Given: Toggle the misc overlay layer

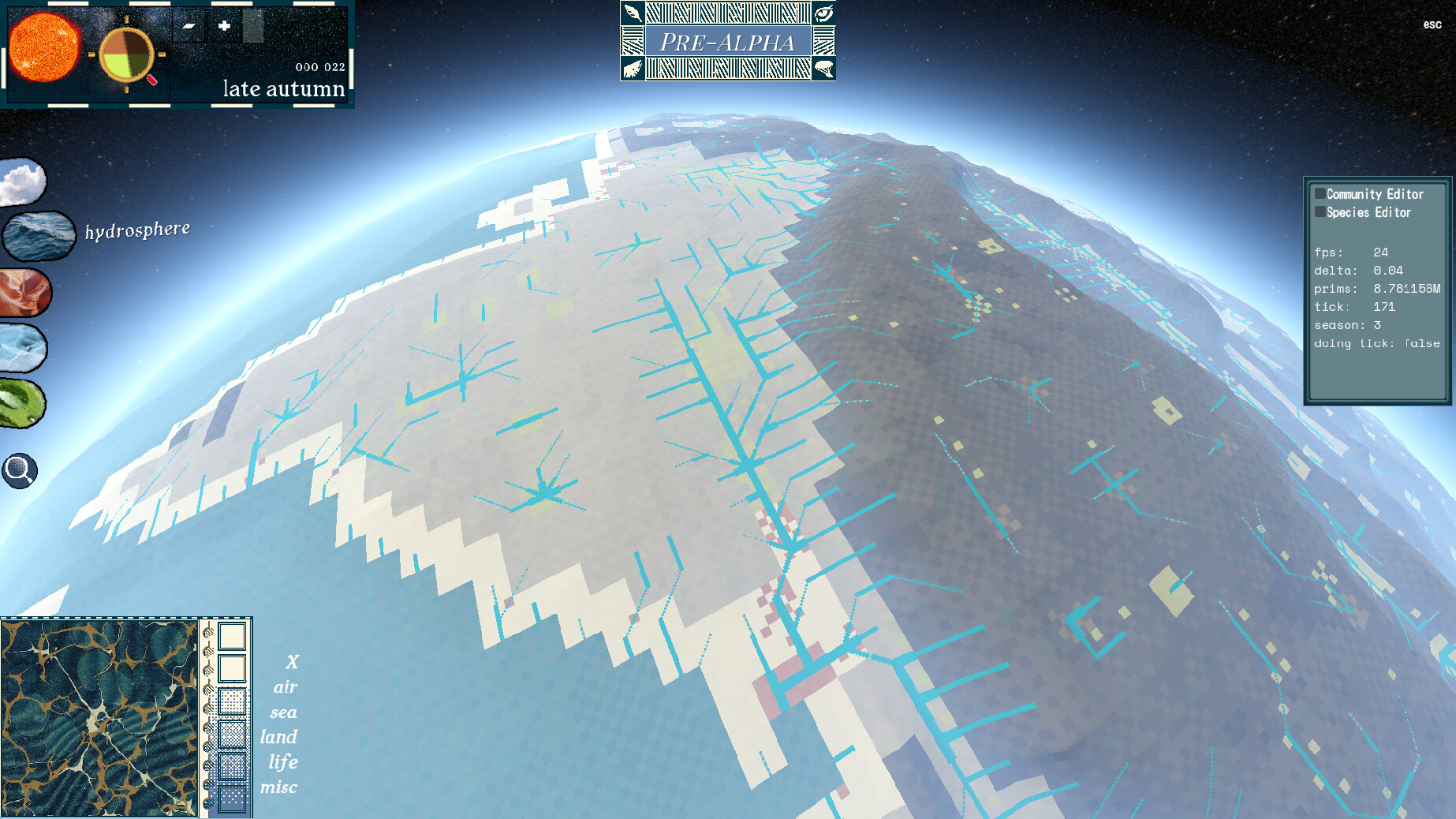Looking at the screenshot, I should point(232,796).
